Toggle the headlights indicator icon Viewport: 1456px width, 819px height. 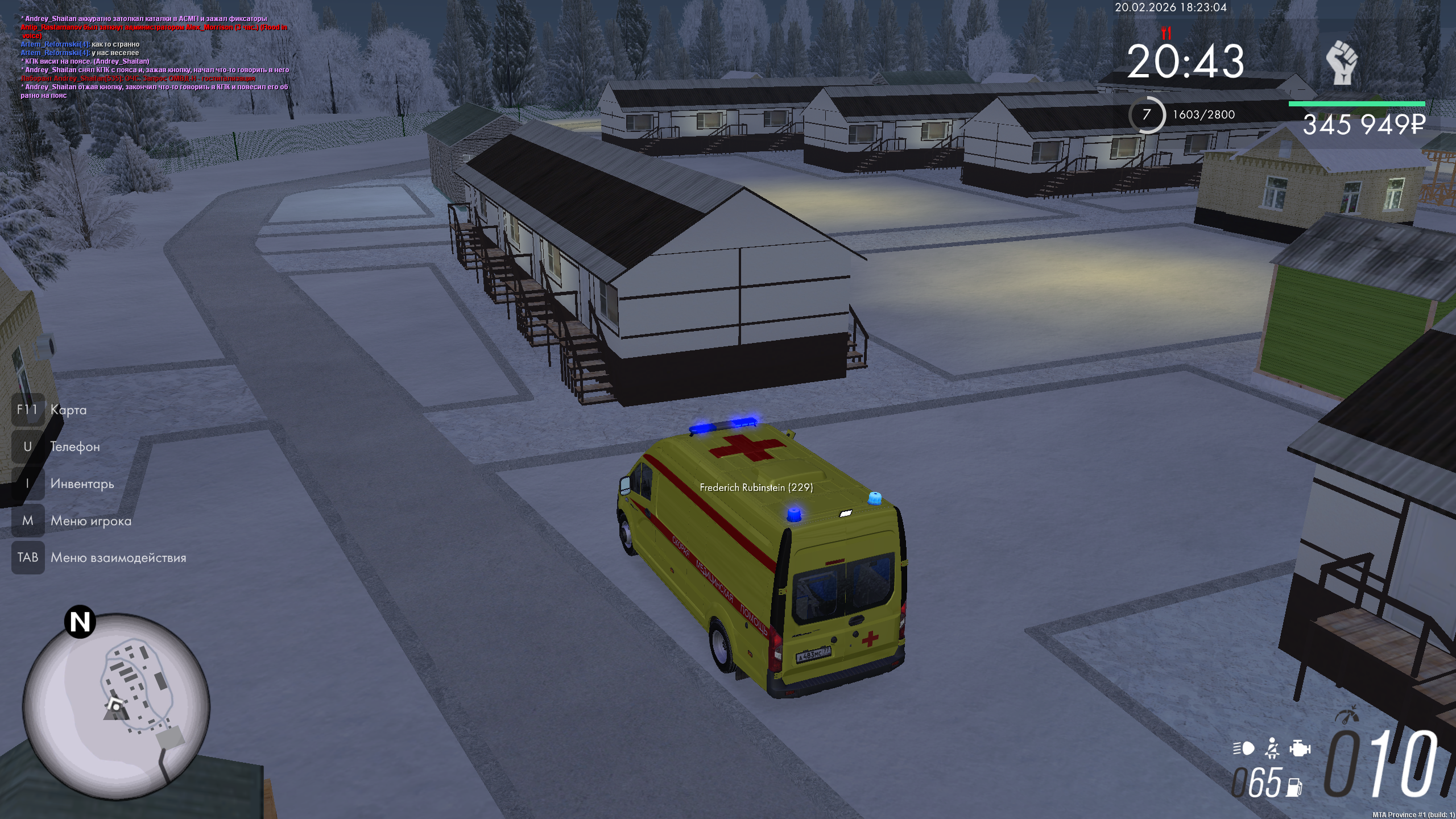click(1243, 748)
